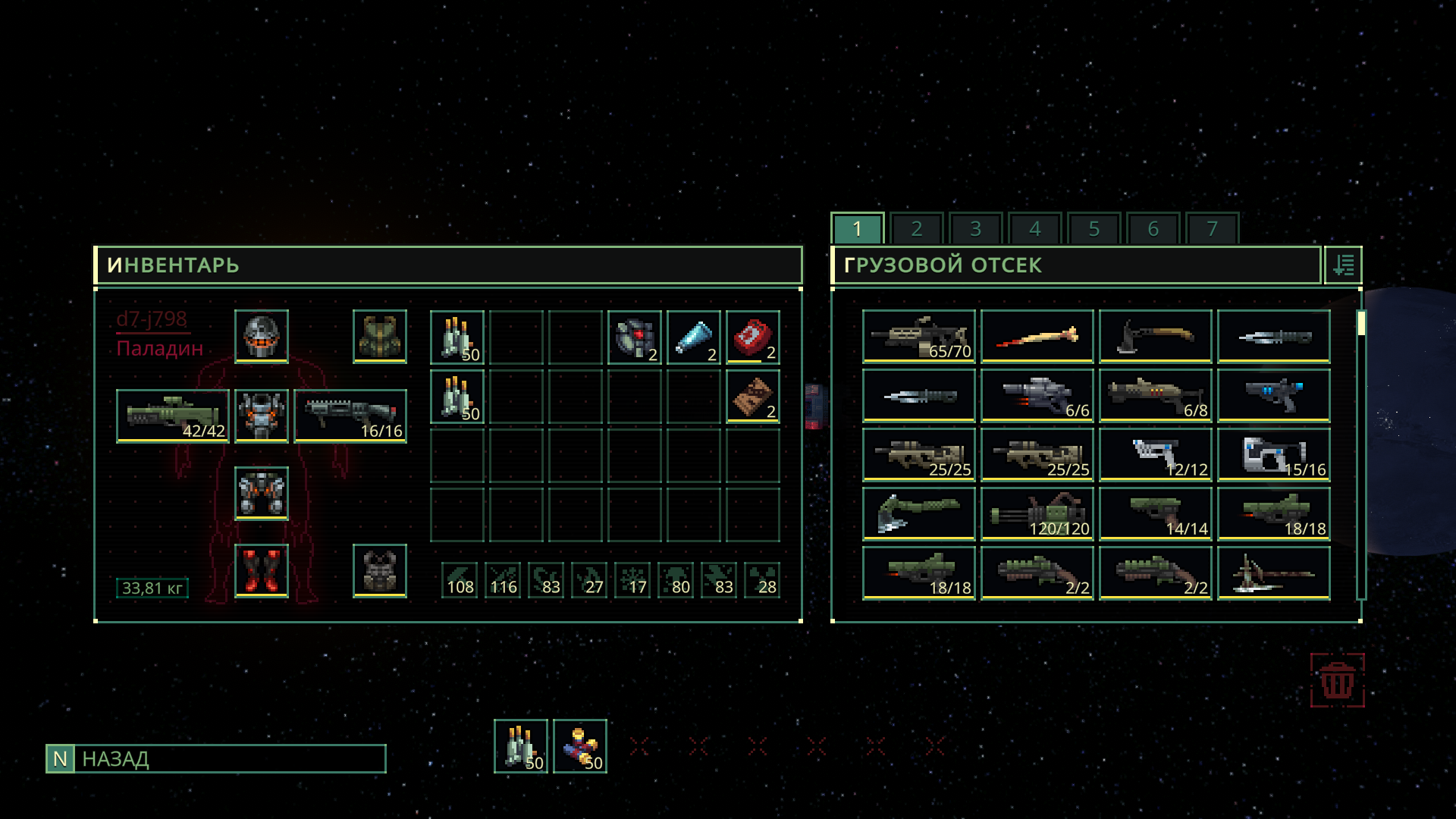The width and height of the screenshot is (1456, 819).
Task: Select the red boots equipment slot
Action: pyautogui.click(x=262, y=570)
